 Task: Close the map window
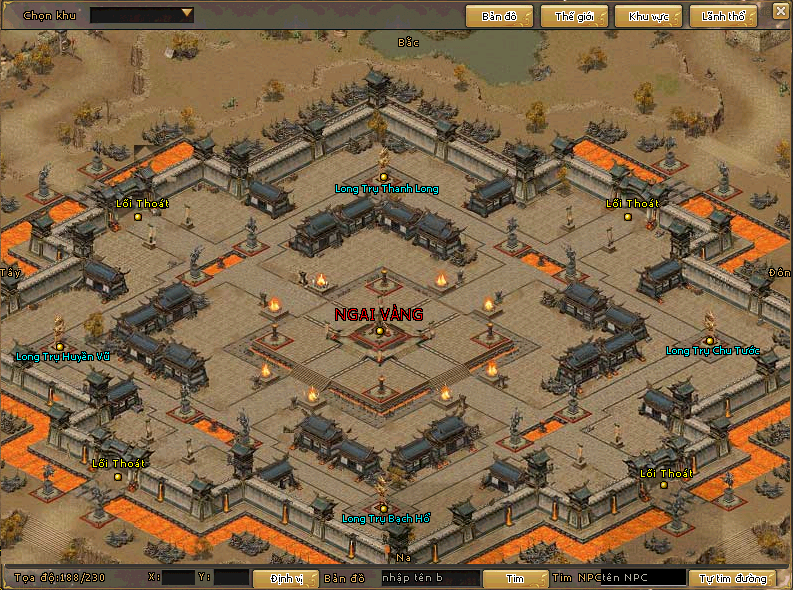click(780, 11)
